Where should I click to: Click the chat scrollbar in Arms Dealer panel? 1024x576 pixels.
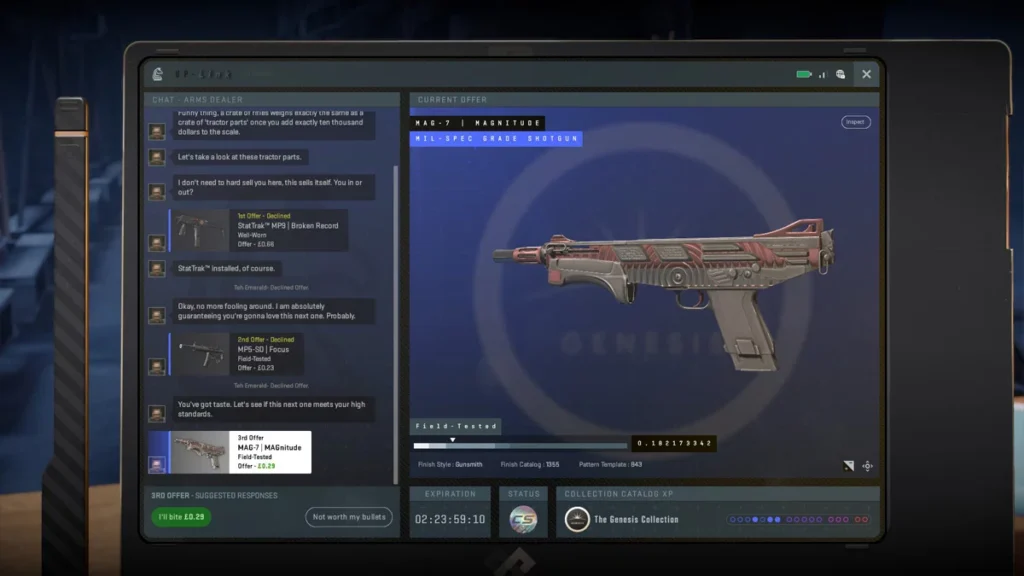coord(398,300)
